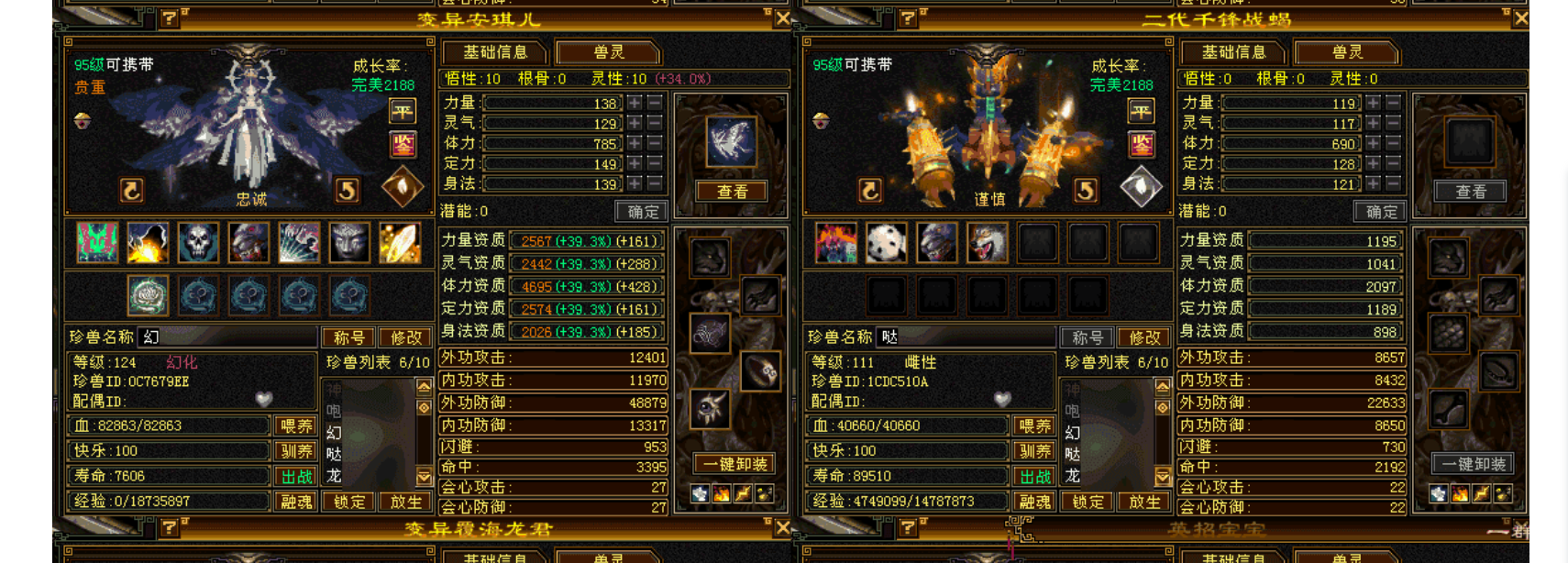Release the 二代千锋战蝎 pet with 放生

click(x=1143, y=502)
